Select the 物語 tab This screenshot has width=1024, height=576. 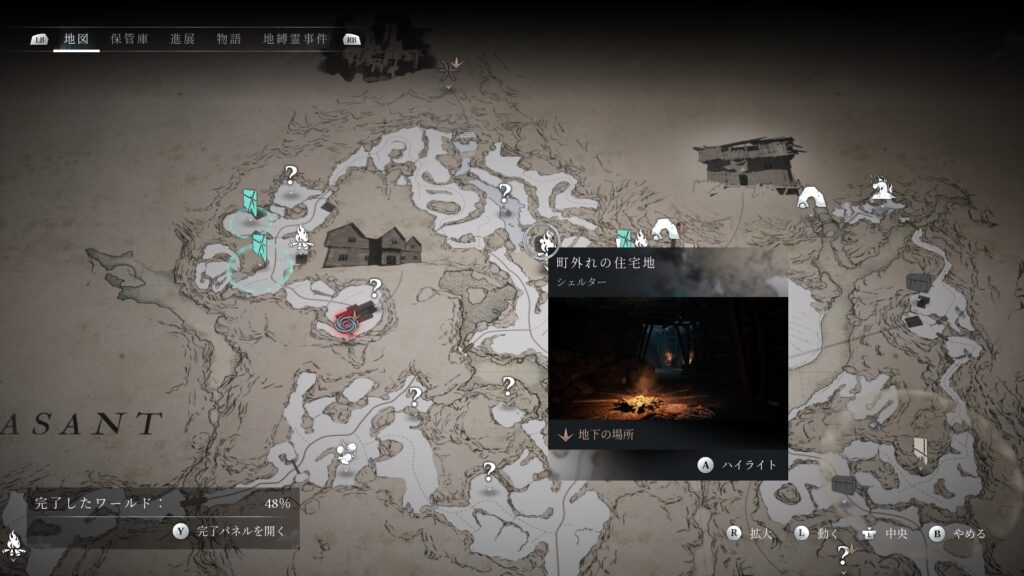point(229,39)
